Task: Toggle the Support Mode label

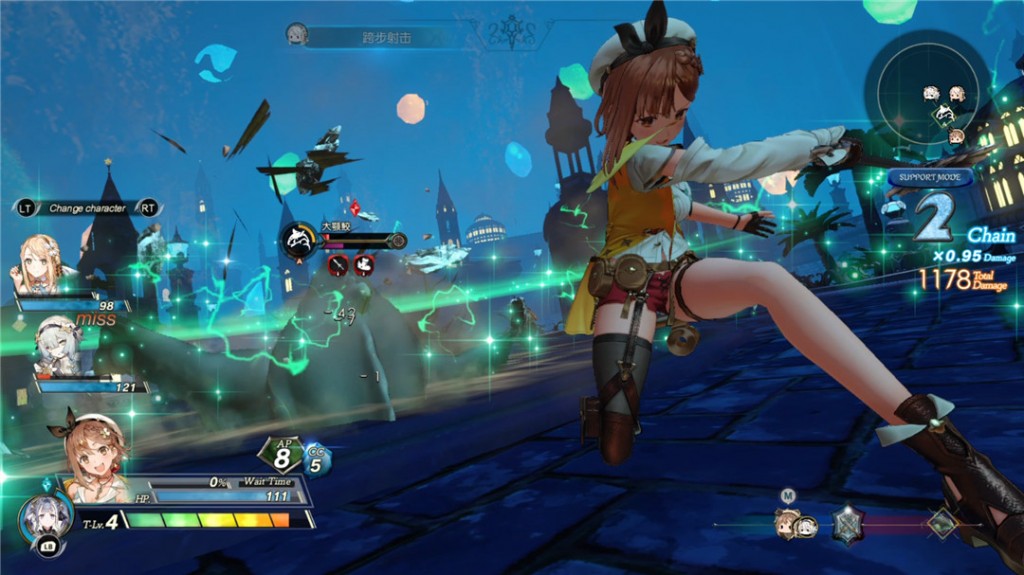Action: [x=930, y=178]
